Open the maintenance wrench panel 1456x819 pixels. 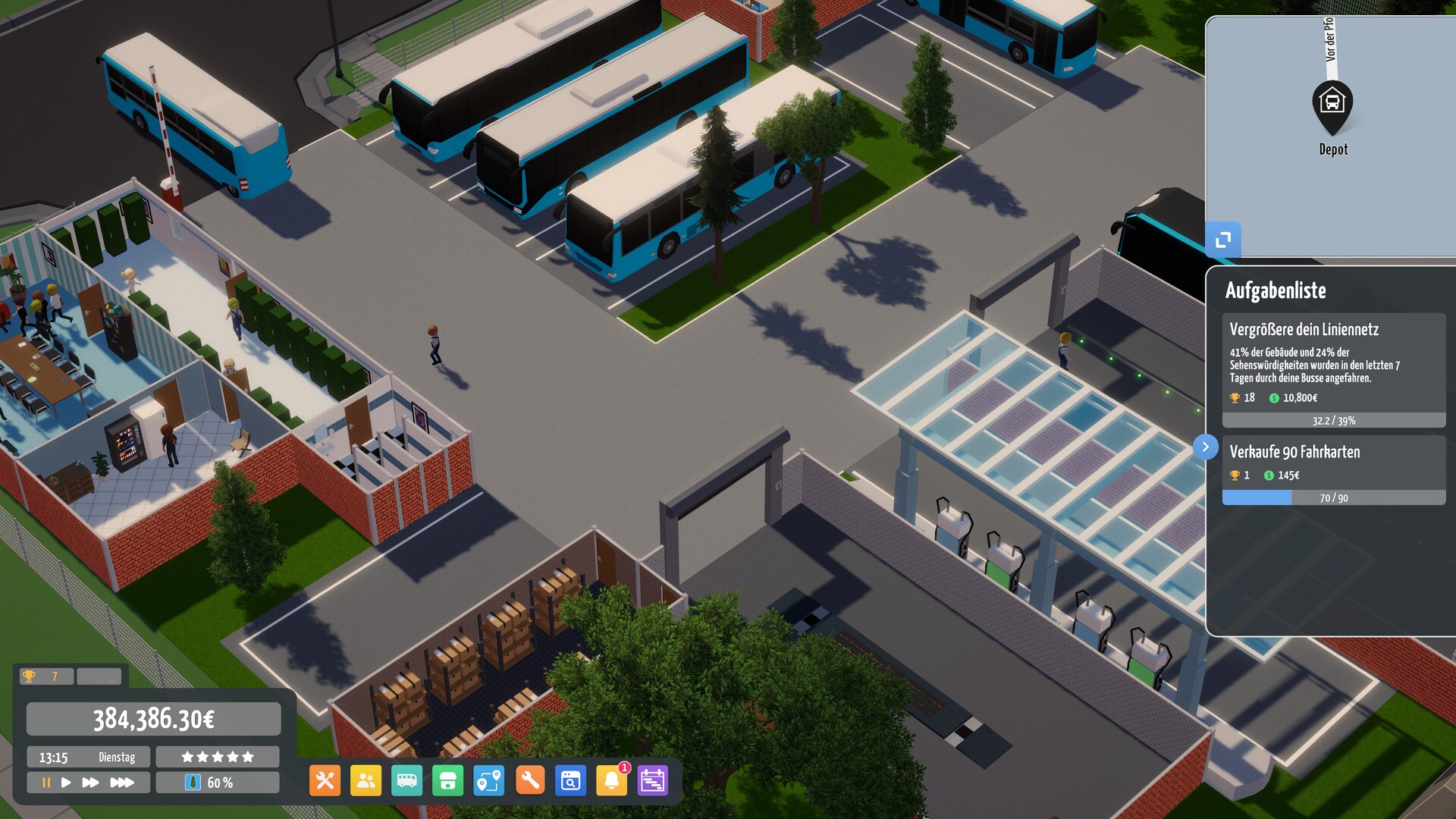pyautogui.click(x=530, y=780)
